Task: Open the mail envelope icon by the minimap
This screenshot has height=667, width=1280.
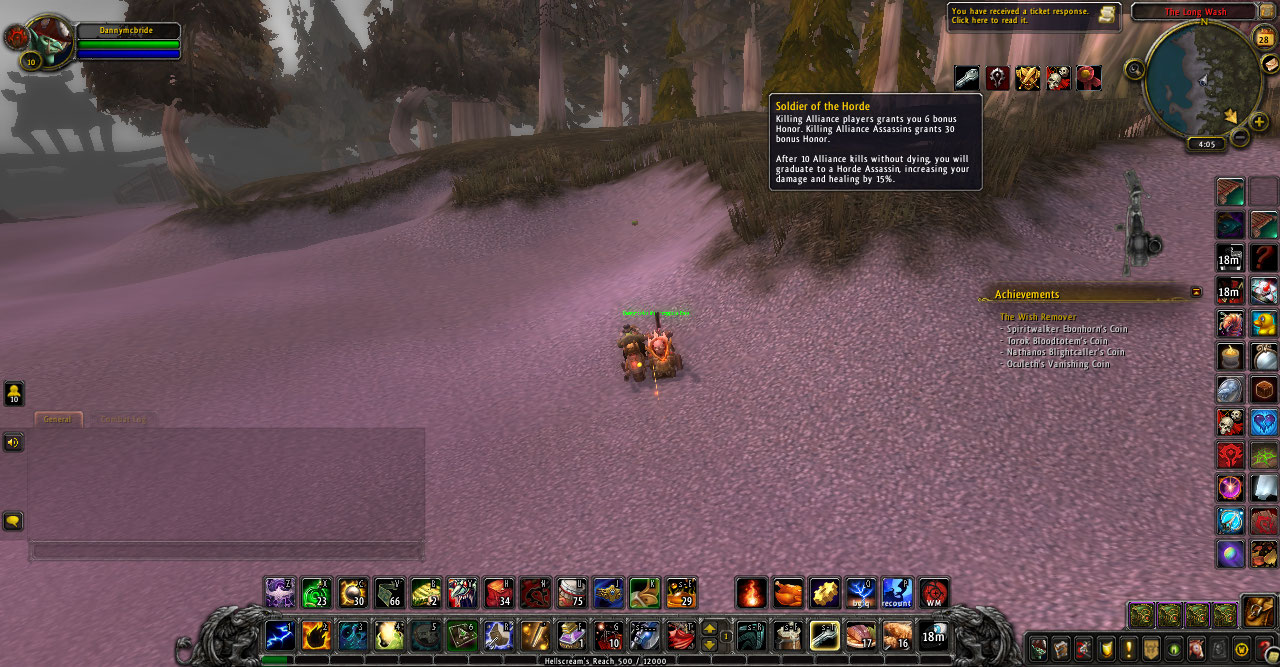Action: [1270, 64]
